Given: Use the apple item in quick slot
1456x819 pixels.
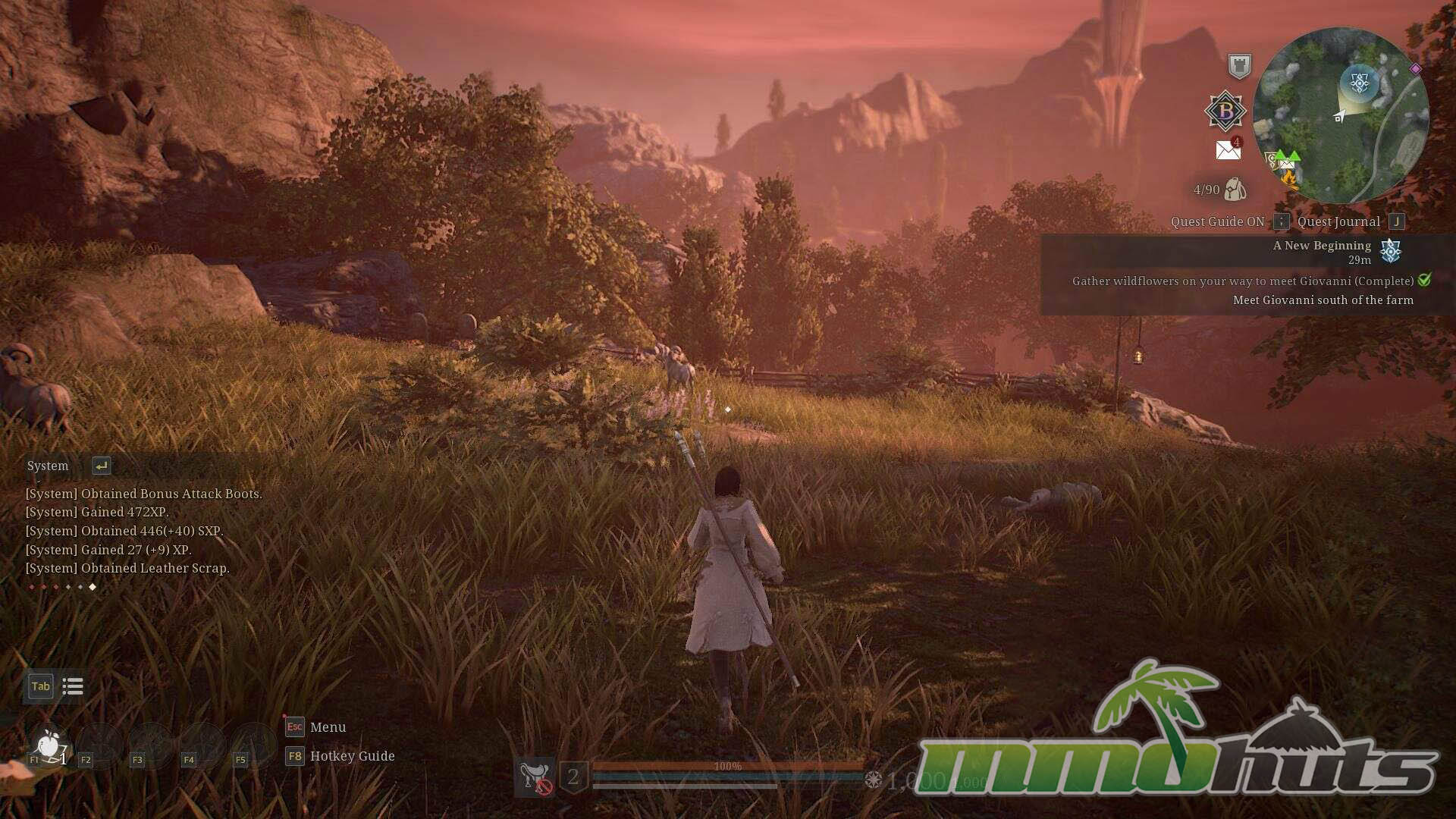Looking at the screenshot, I should pyautogui.click(x=49, y=745).
